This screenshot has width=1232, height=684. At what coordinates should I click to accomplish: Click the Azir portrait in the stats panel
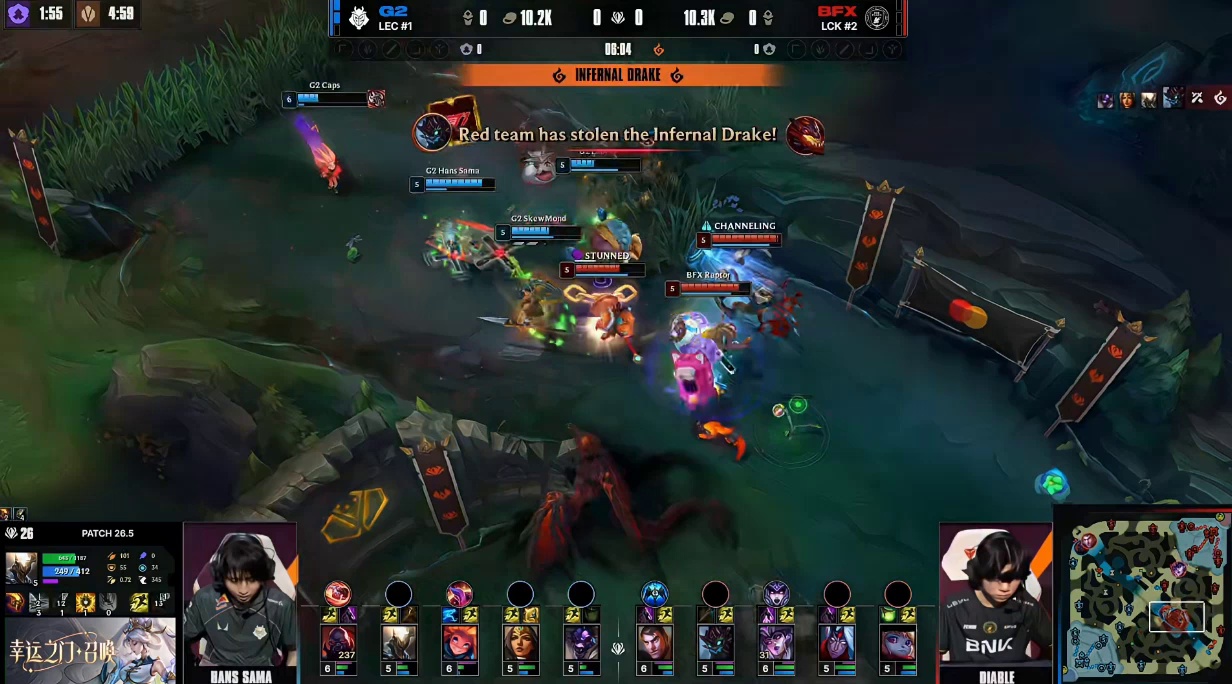click(x=22, y=568)
